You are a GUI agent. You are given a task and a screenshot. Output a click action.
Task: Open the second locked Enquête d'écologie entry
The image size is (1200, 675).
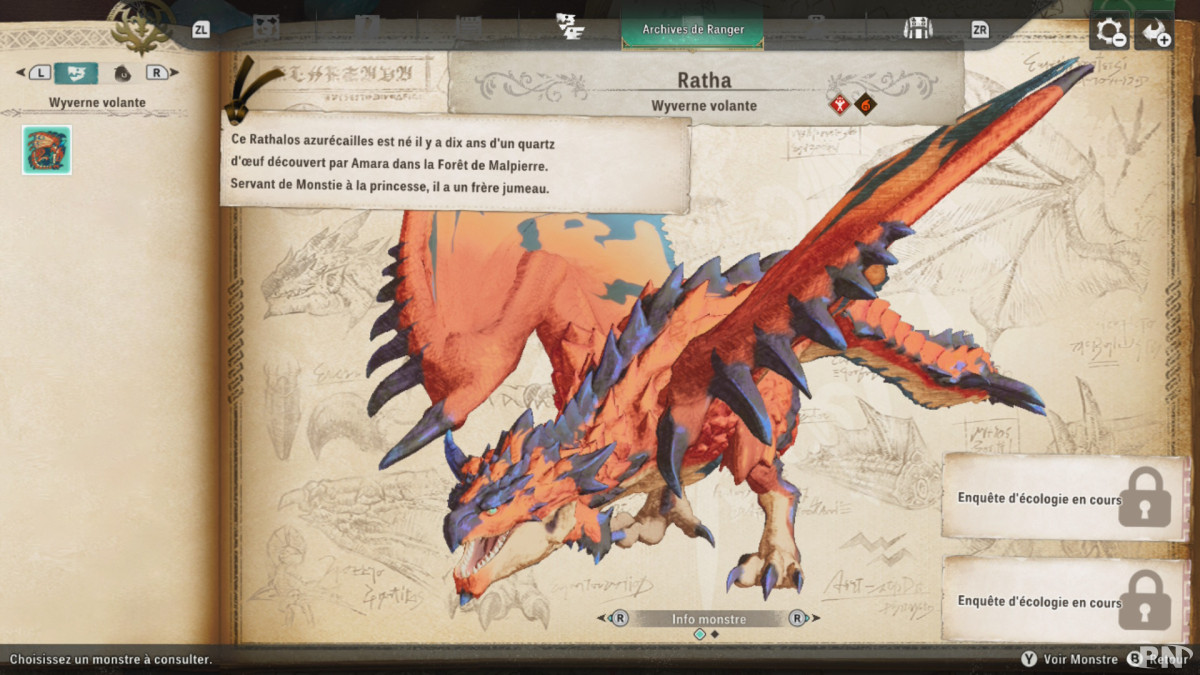(1064, 601)
